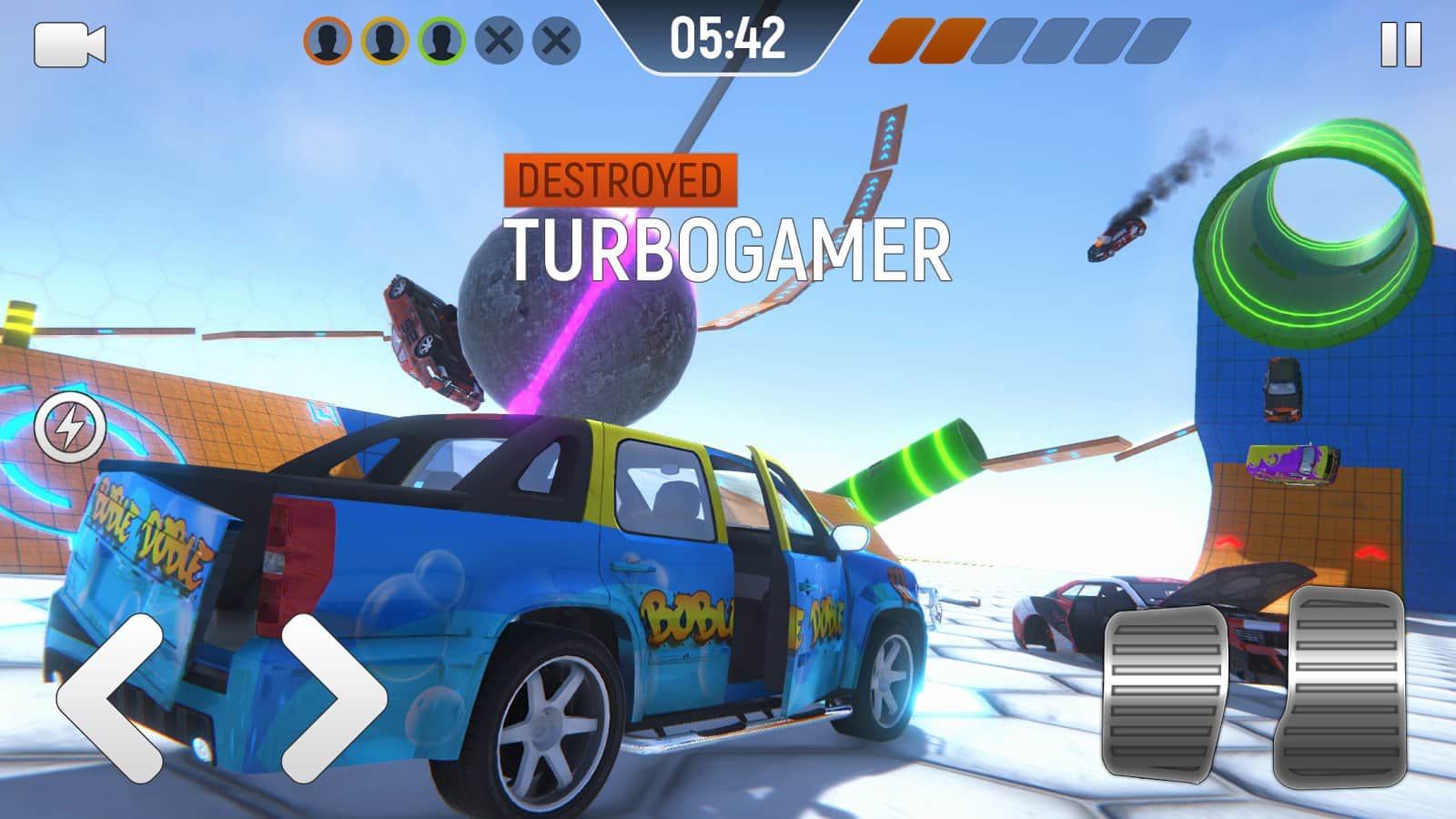Select the green-ringed player avatar

click(x=442, y=41)
